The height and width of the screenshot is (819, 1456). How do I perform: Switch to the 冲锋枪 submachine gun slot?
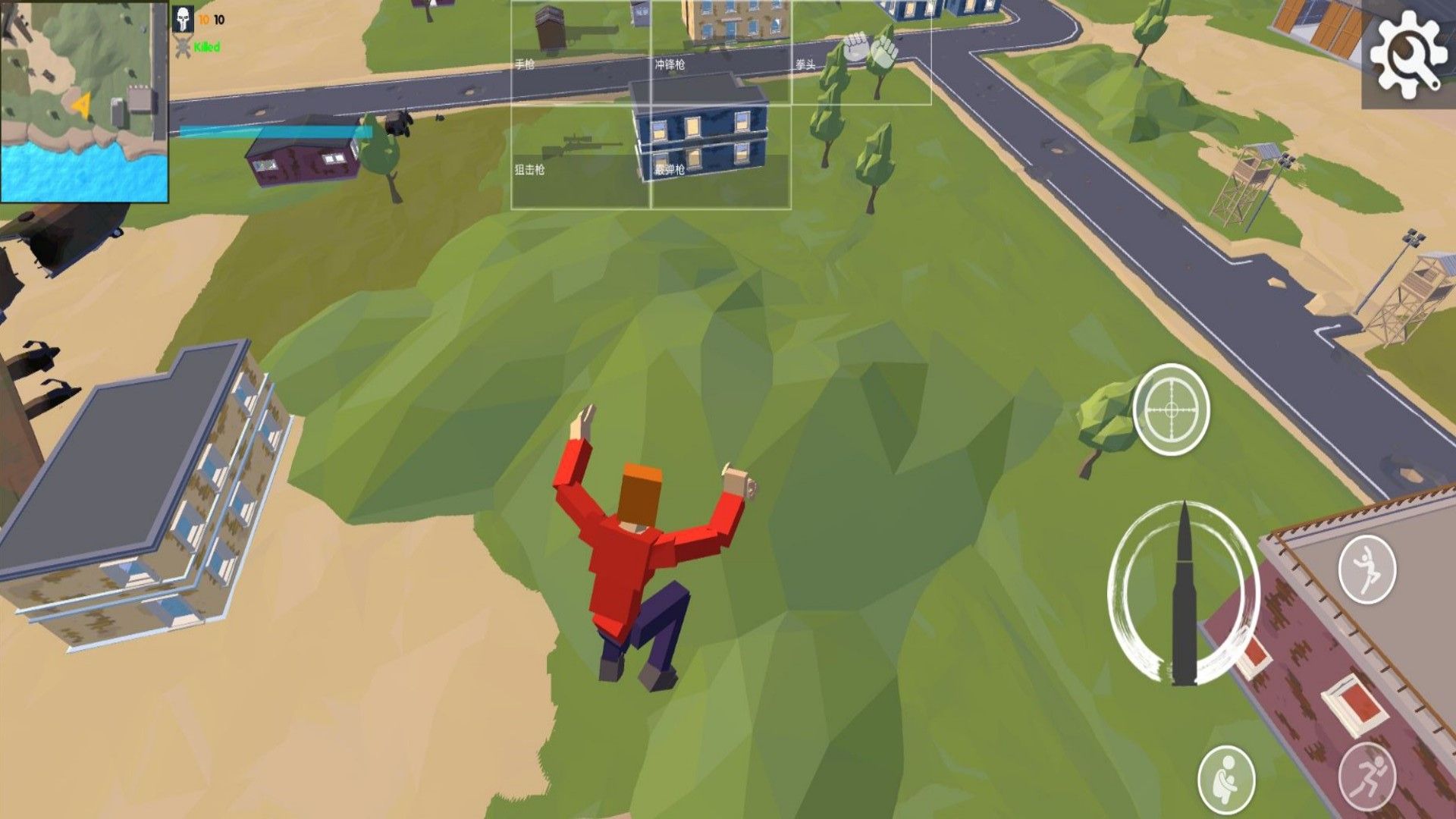point(721,52)
